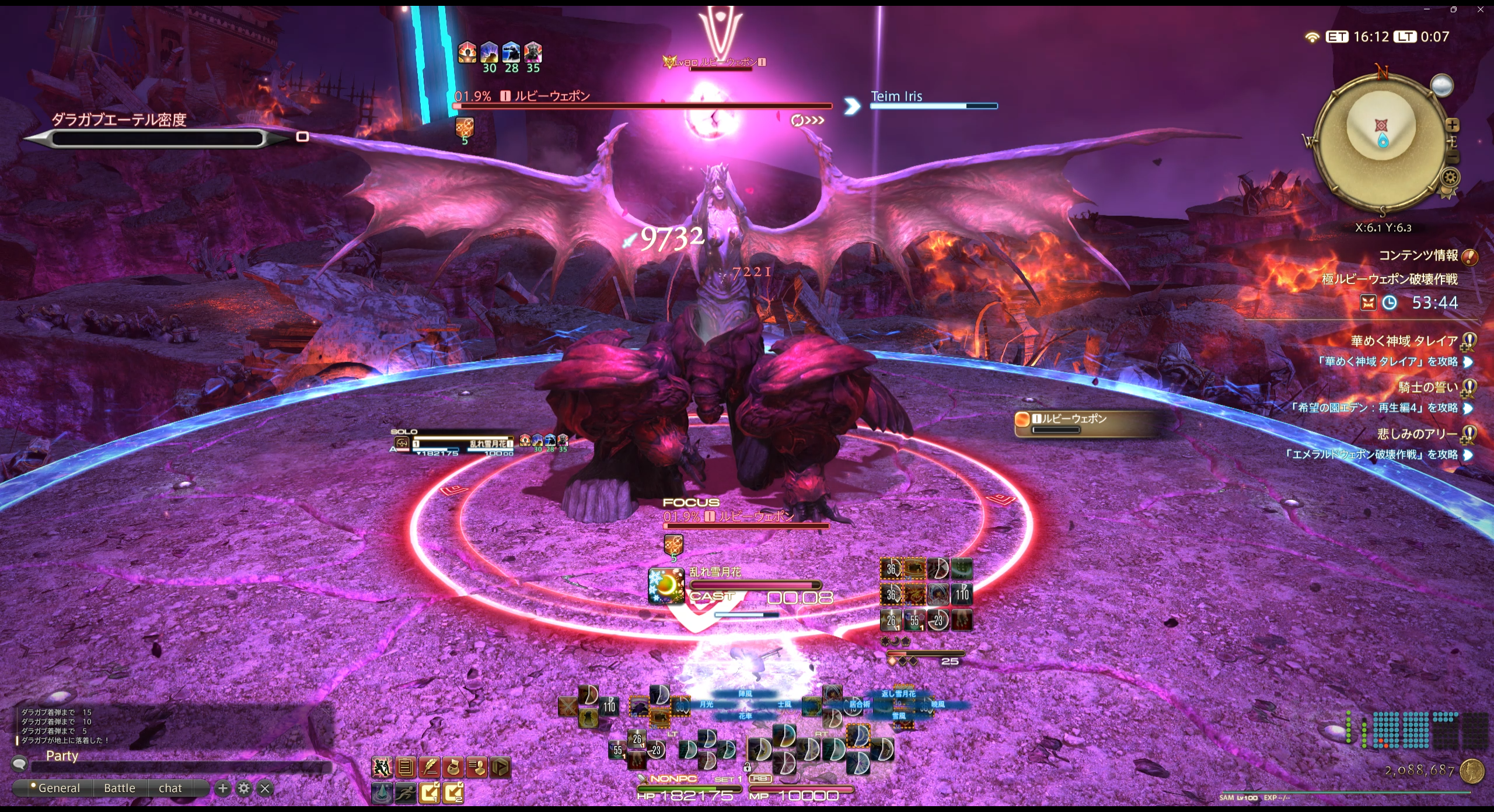The height and width of the screenshot is (812, 1494).
Task: Open chat log settings gear
Action: (244, 789)
